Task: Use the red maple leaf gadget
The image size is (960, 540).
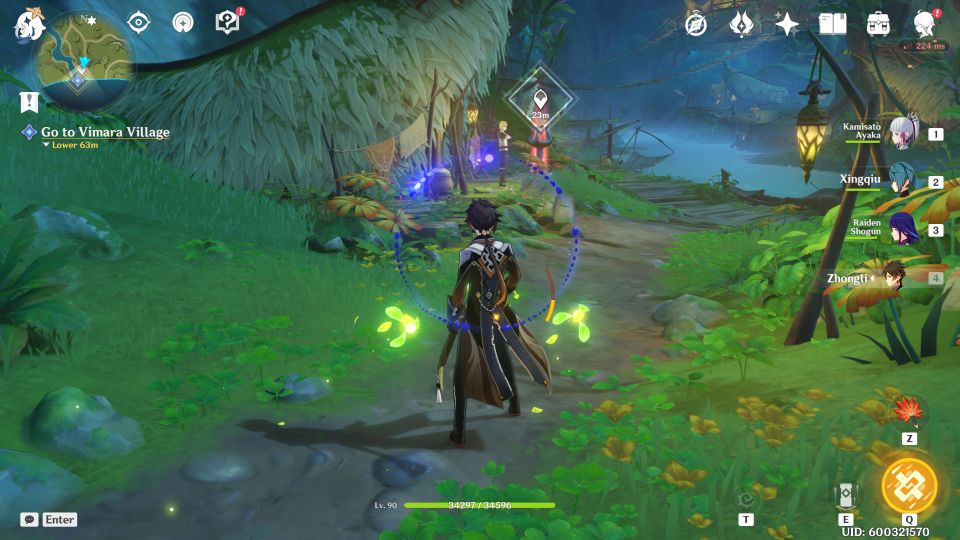Action: click(909, 411)
